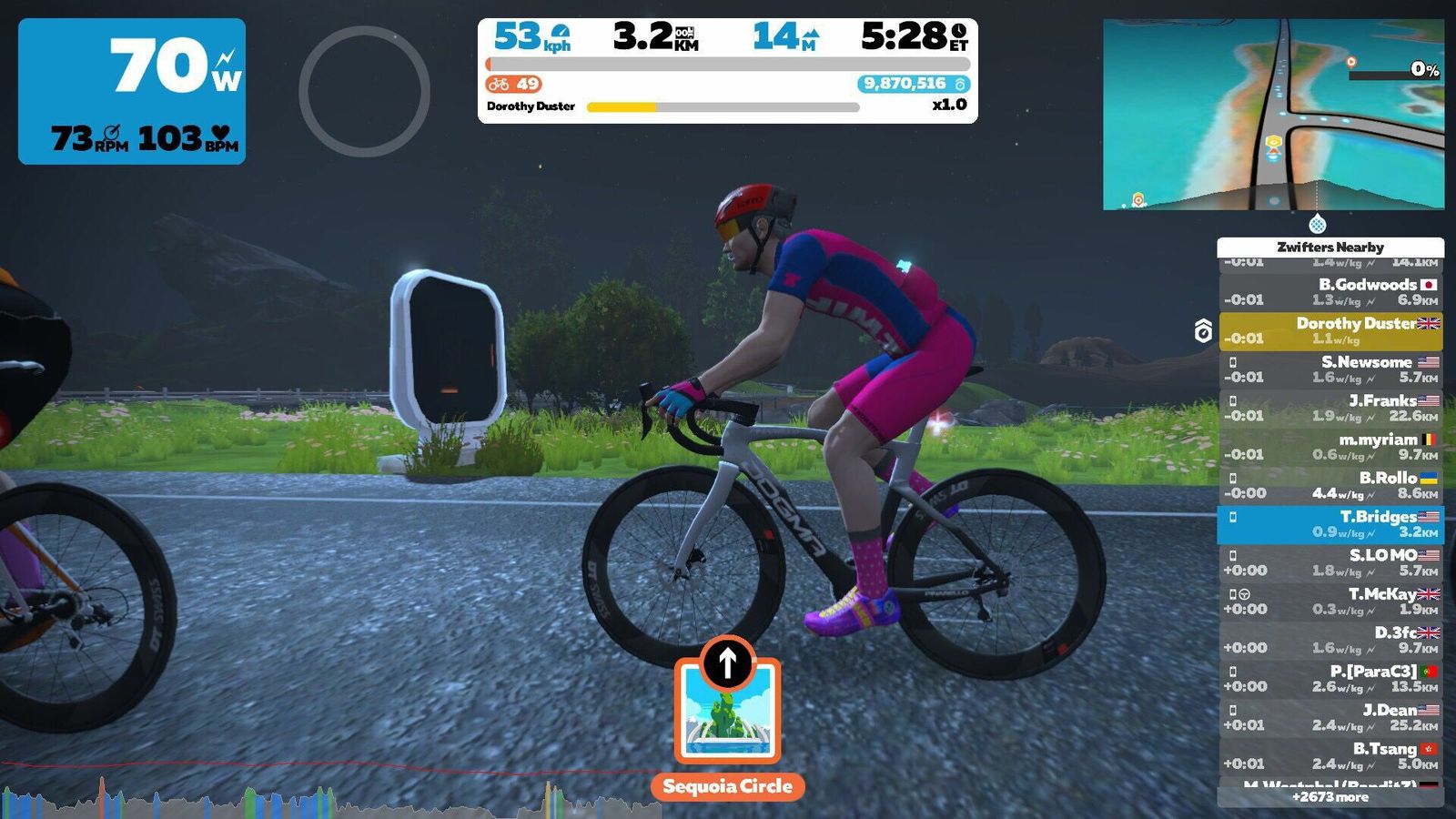Screen dimensions: 1456x819
Task: Click the empty power-up ring
Action: 364,91
